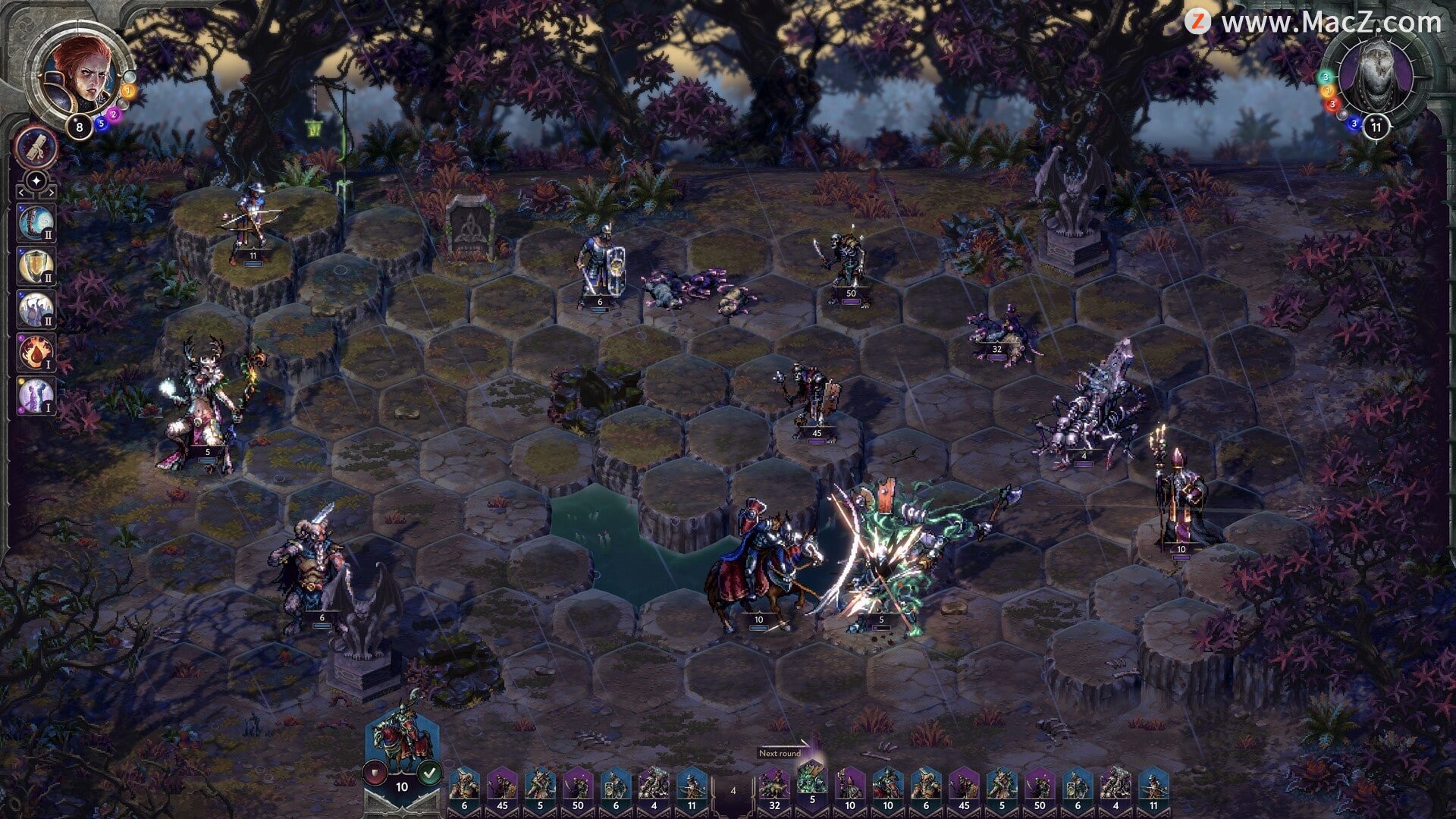Select the first queued unit card with 6
This screenshot has width=1456, height=819.
[464, 789]
